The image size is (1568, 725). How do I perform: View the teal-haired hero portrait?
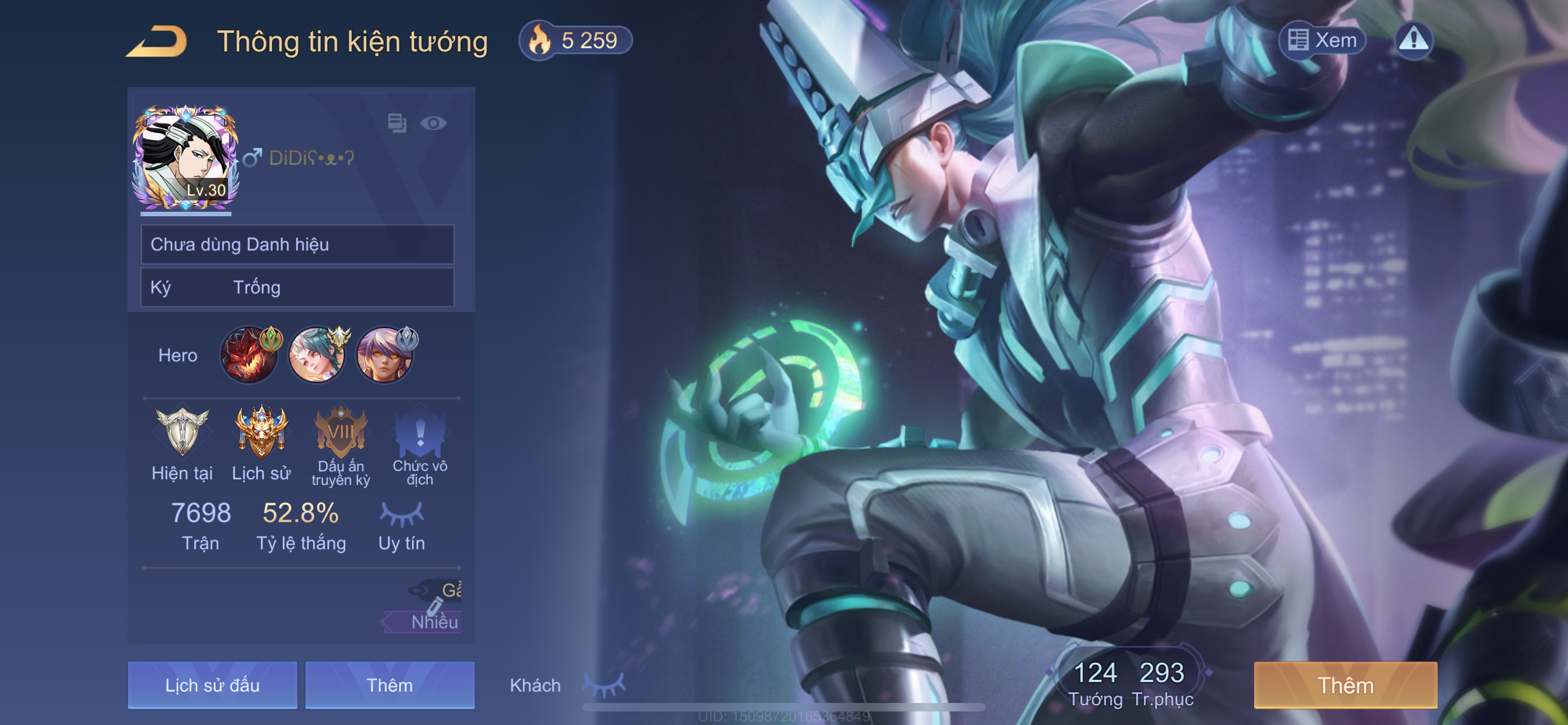[317, 355]
